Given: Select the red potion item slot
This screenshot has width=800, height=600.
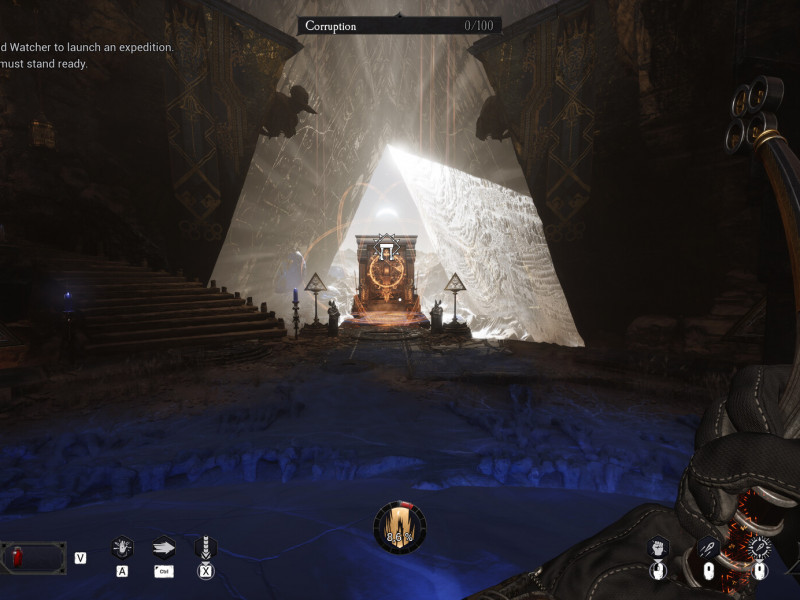Looking at the screenshot, I should [33, 557].
